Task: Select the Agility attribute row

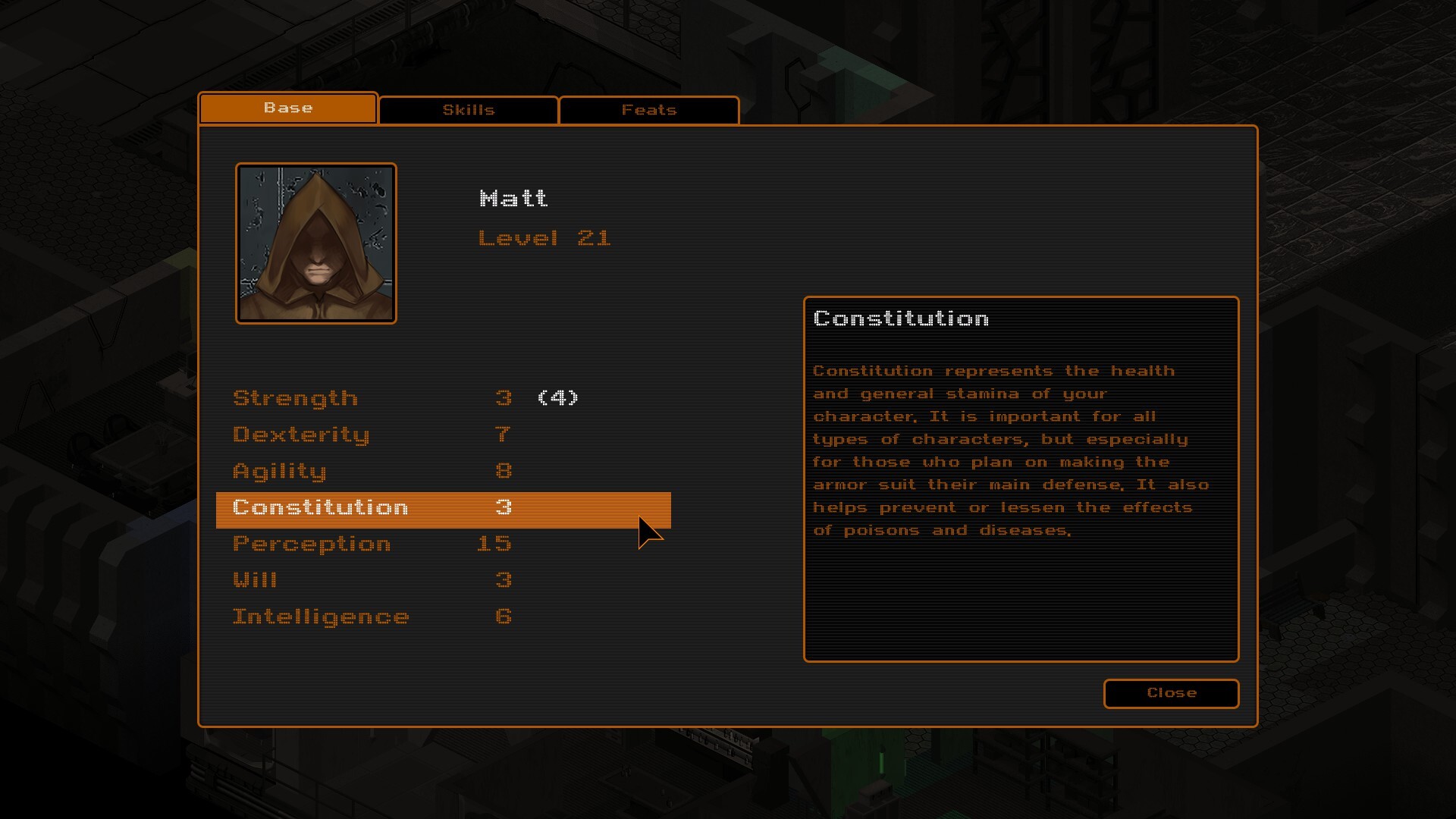Action: [x=281, y=470]
